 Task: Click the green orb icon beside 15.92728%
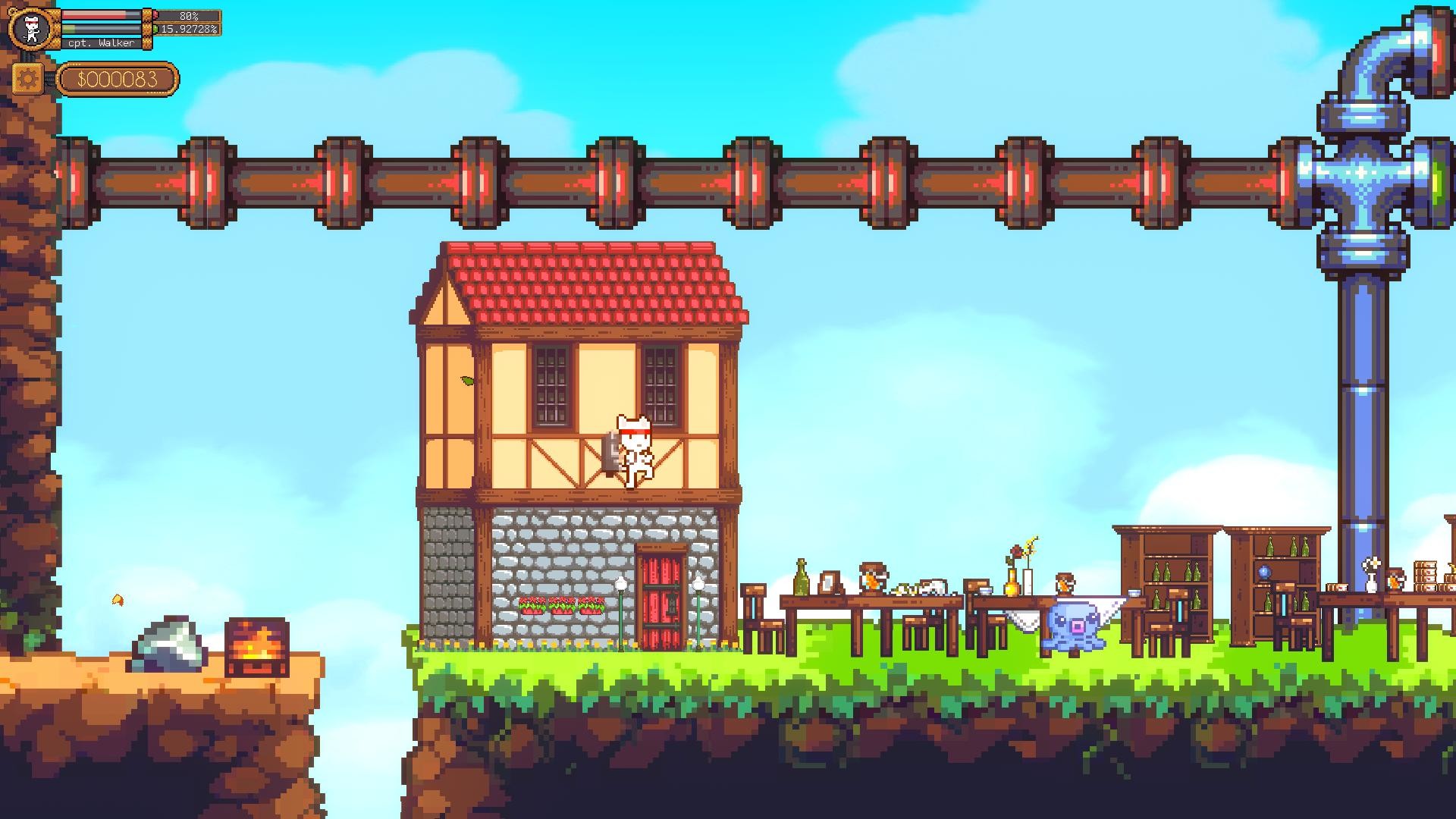click(155, 29)
